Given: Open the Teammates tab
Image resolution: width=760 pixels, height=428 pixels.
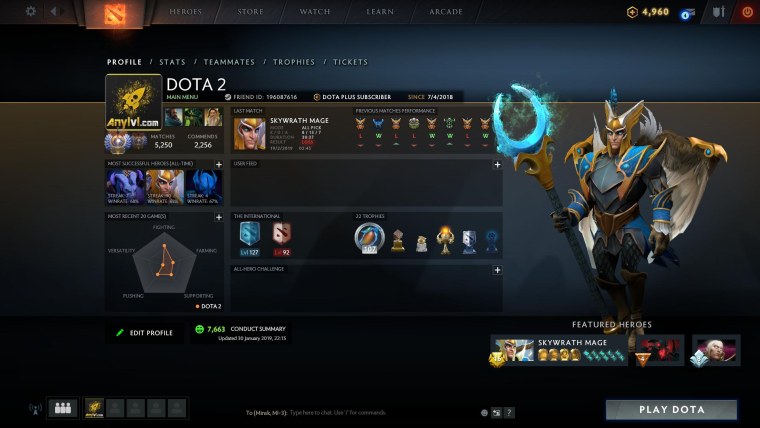Looking at the screenshot, I should pos(229,62).
